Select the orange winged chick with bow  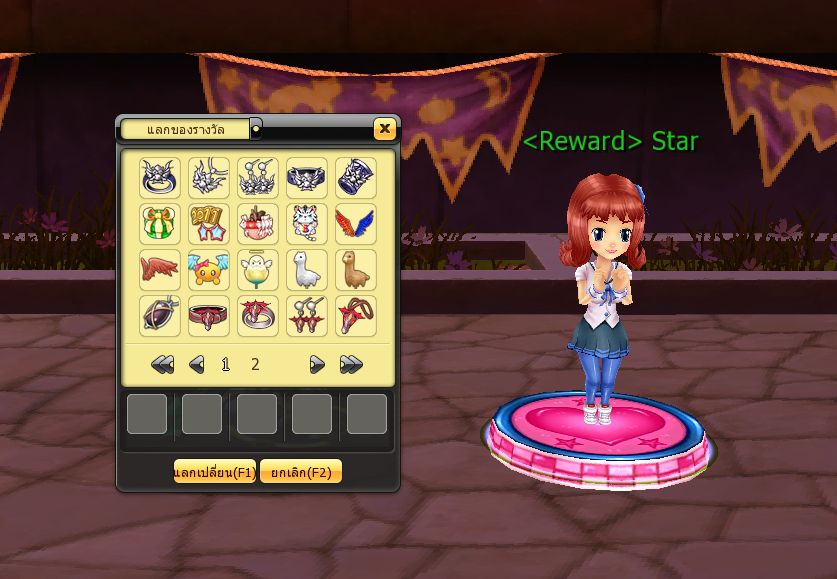pyautogui.click(x=208, y=270)
